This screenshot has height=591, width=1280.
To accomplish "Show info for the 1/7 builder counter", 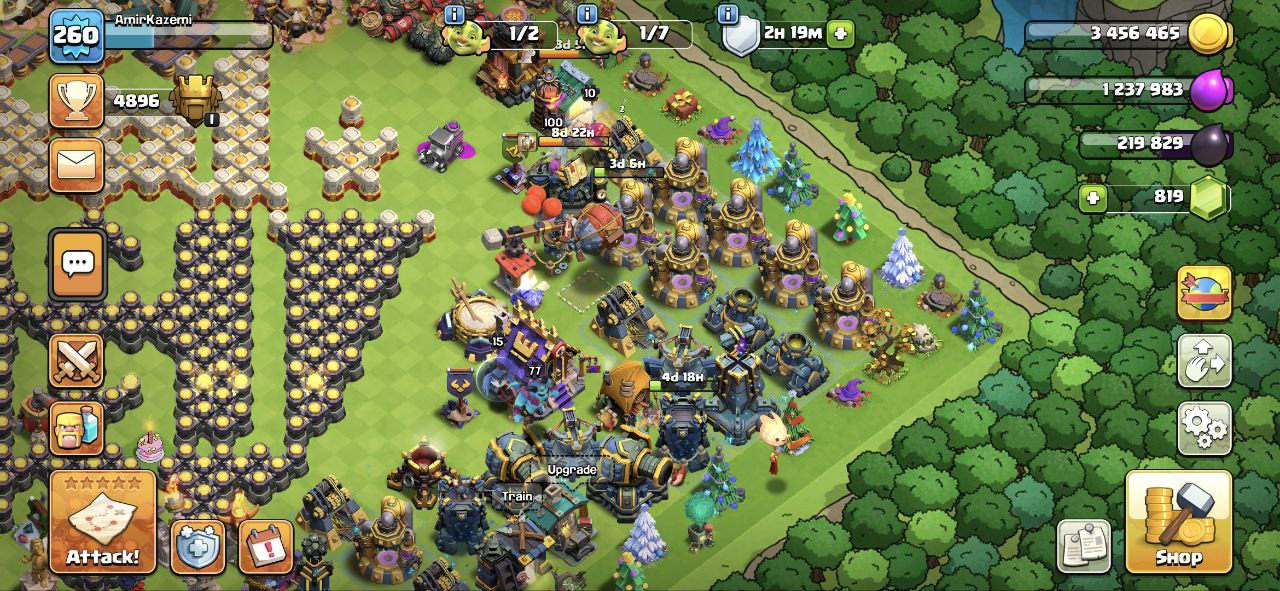I will (588, 14).
